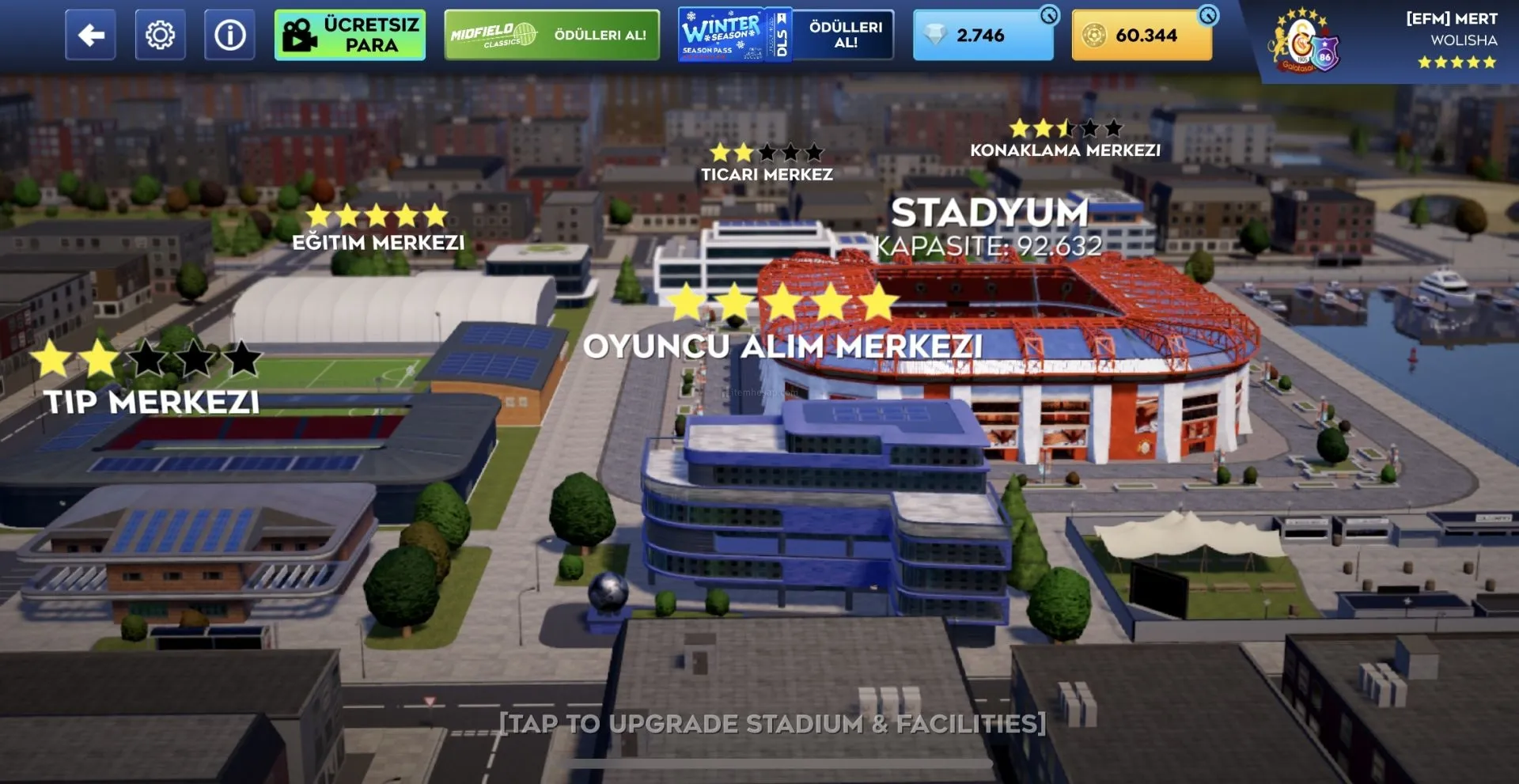Select the Ticari Merkez facility
This screenshot has height=784, width=1519.
(767, 173)
